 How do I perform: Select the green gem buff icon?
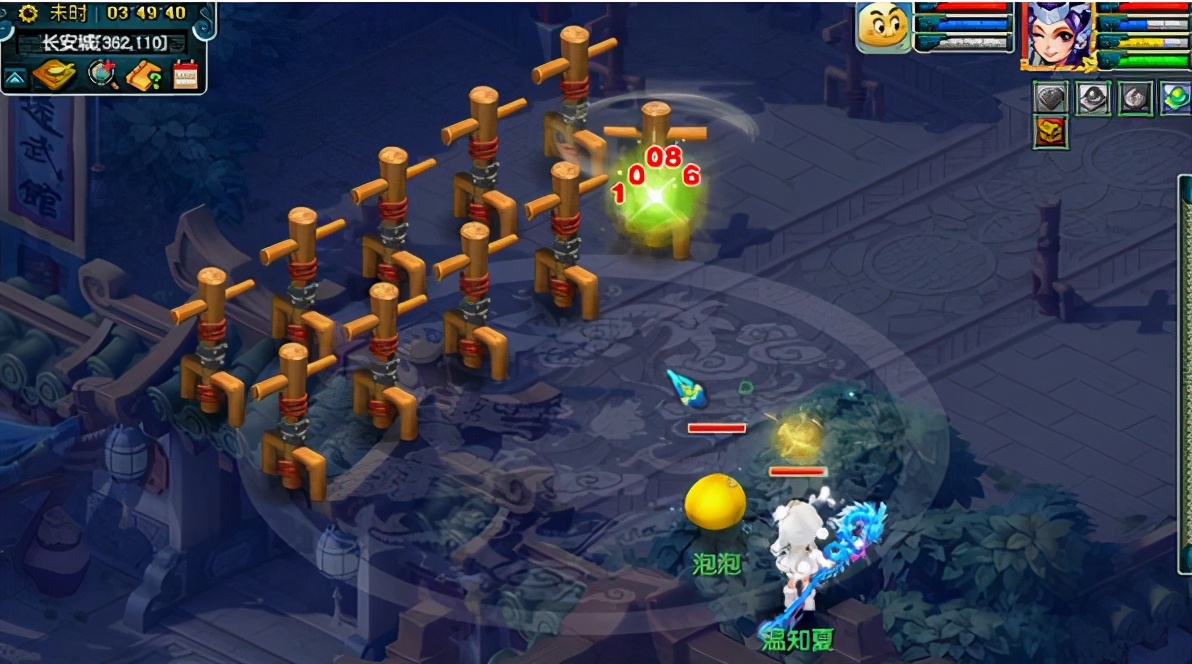[1175, 98]
